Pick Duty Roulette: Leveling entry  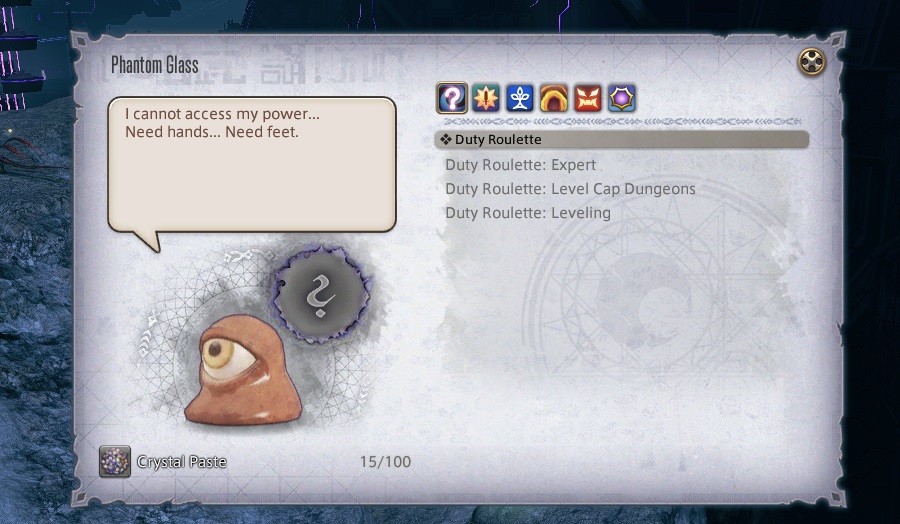[527, 213]
